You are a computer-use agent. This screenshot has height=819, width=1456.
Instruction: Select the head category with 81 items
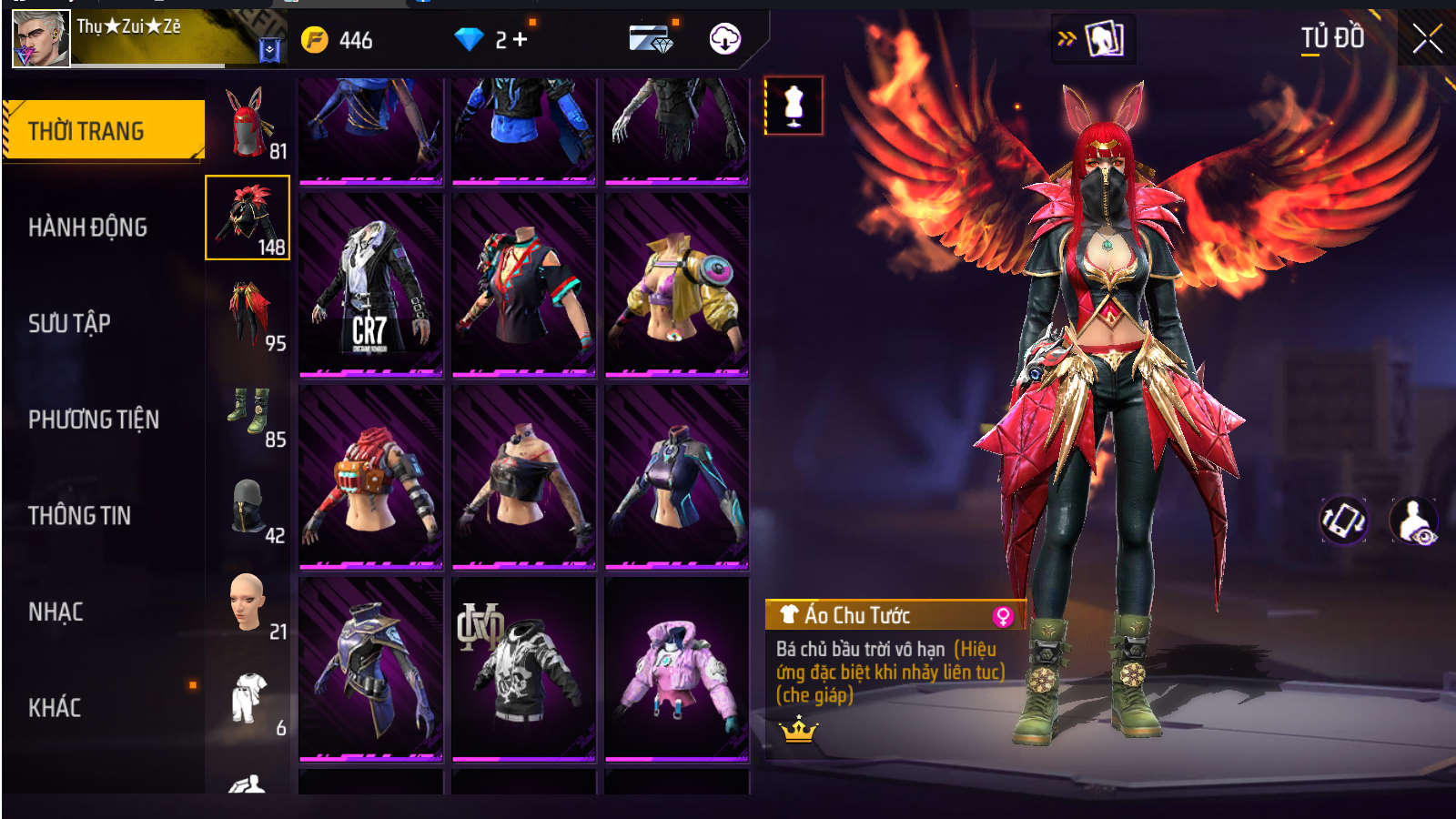point(248,123)
